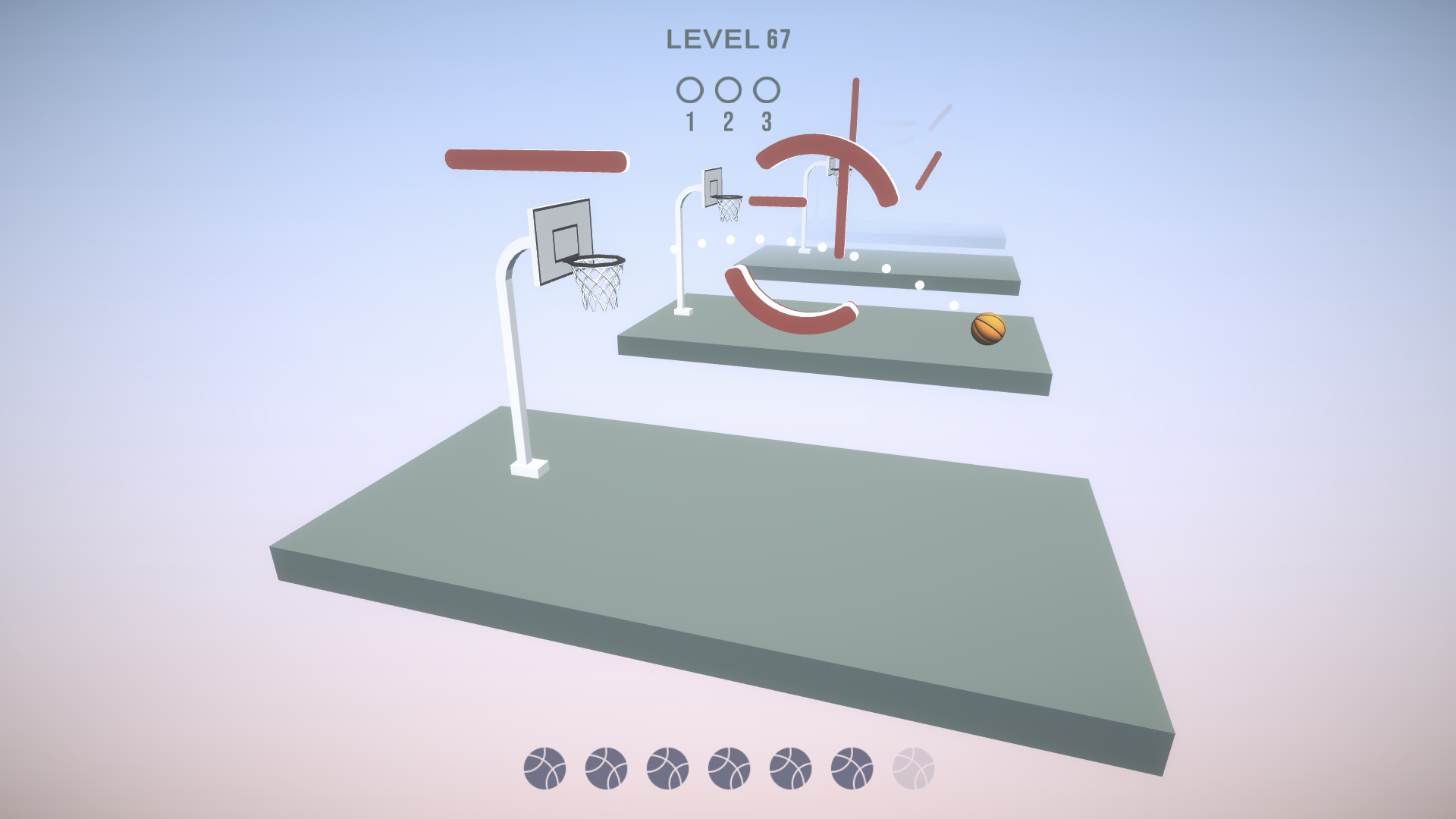The height and width of the screenshot is (819, 1456).
Task: Click score circle number 1
Action: tap(691, 90)
